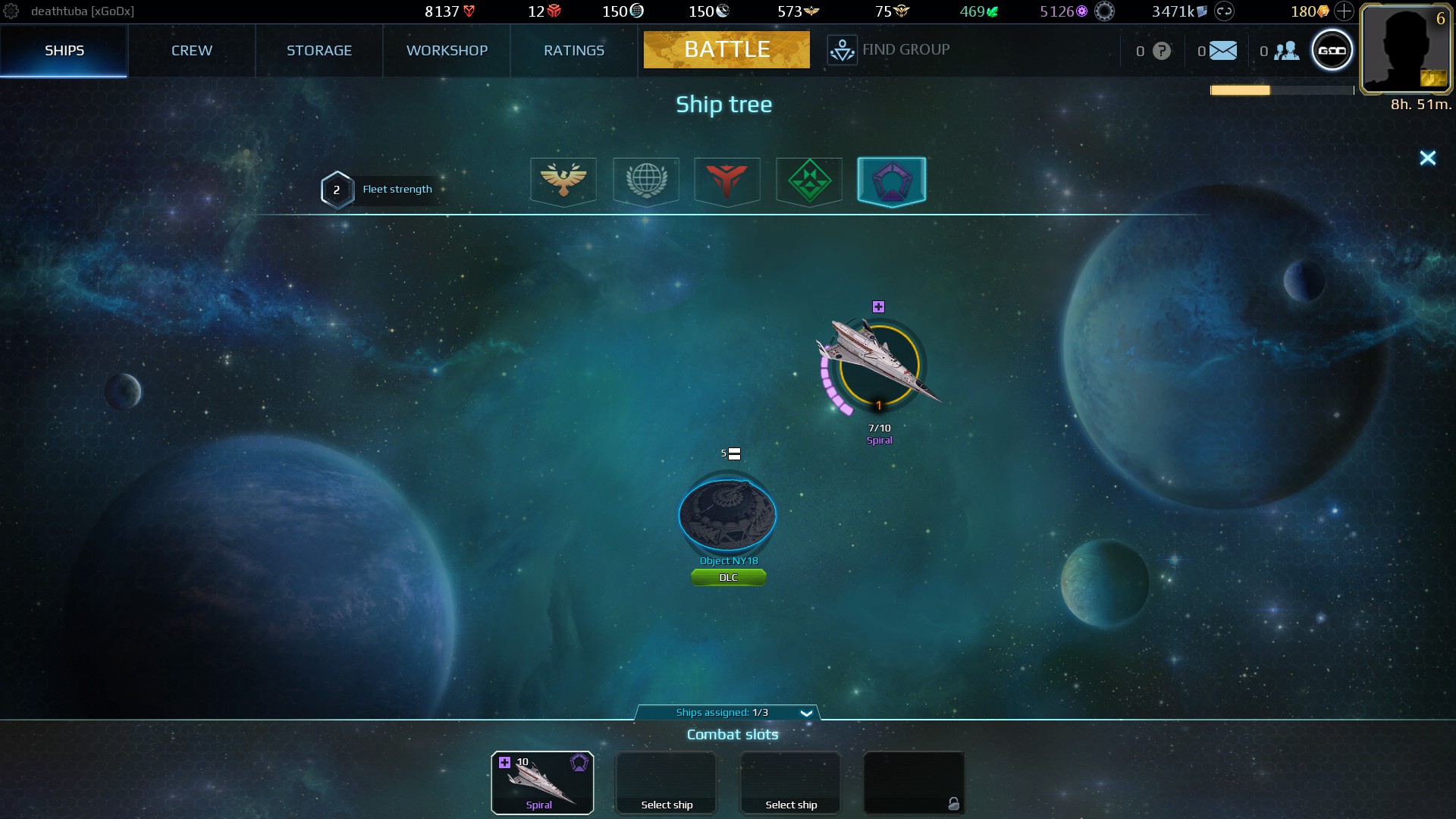Select the Spiral combat slot
1456x819 pixels.
point(542,783)
